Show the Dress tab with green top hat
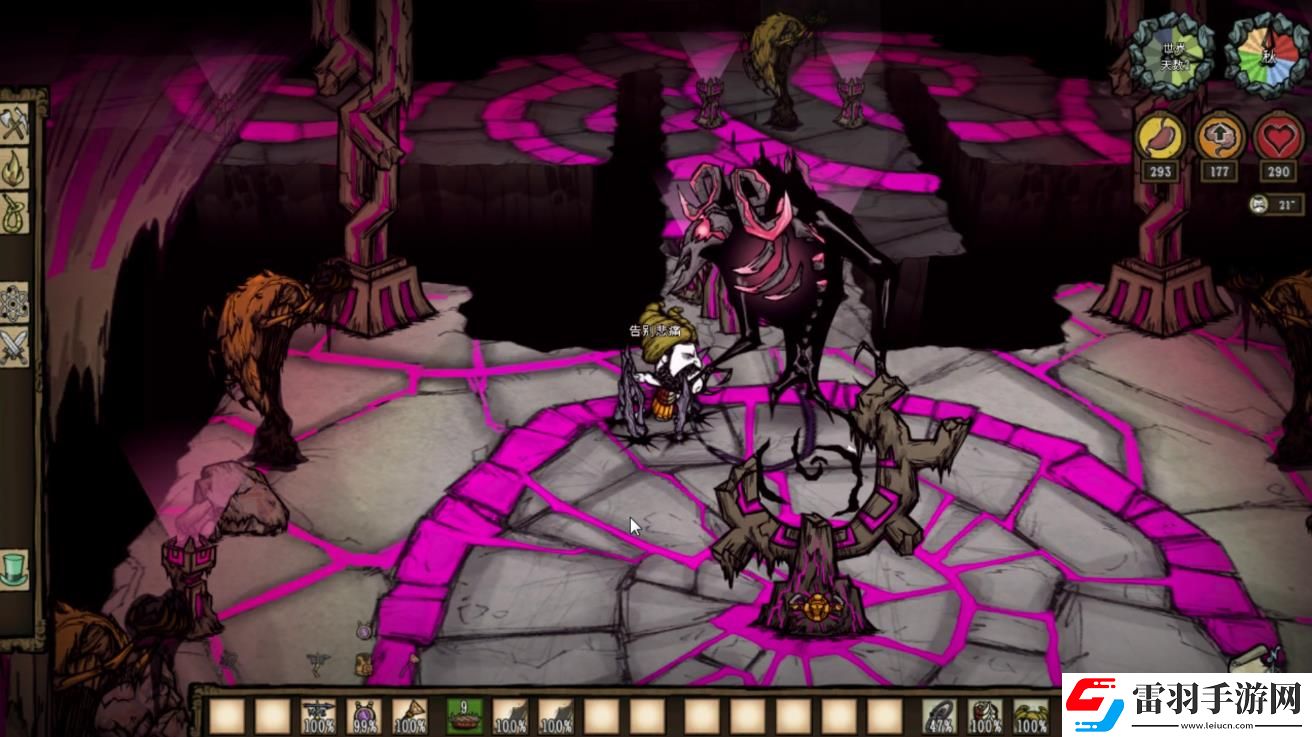The image size is (1312, 737). (x=15, y=570)
